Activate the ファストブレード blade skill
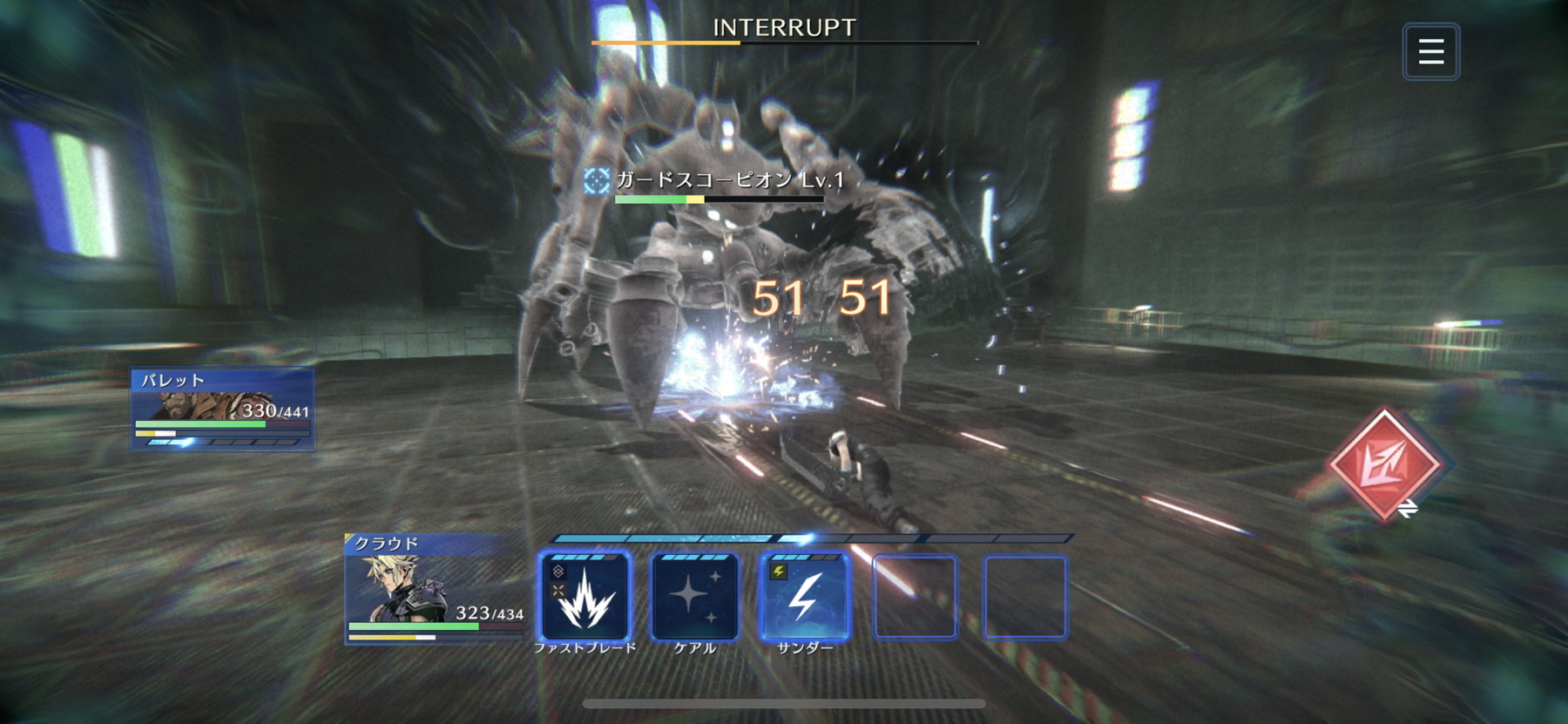The width and height of the screenshot is (1568, 724). coord(585,598)
